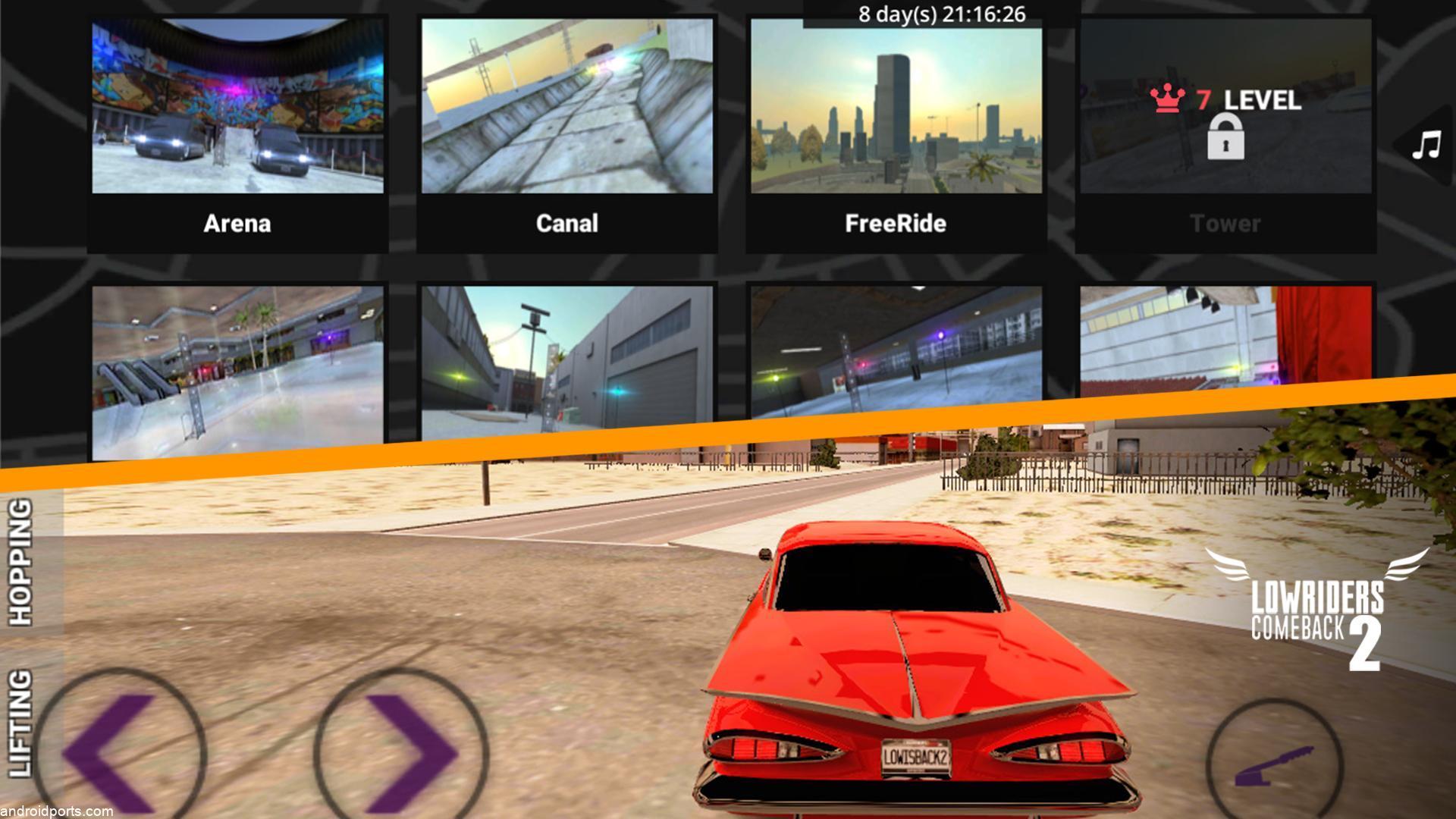Select the FreeRide tab
Viewport: 1456px width, 819px height.
click(895, 224)
